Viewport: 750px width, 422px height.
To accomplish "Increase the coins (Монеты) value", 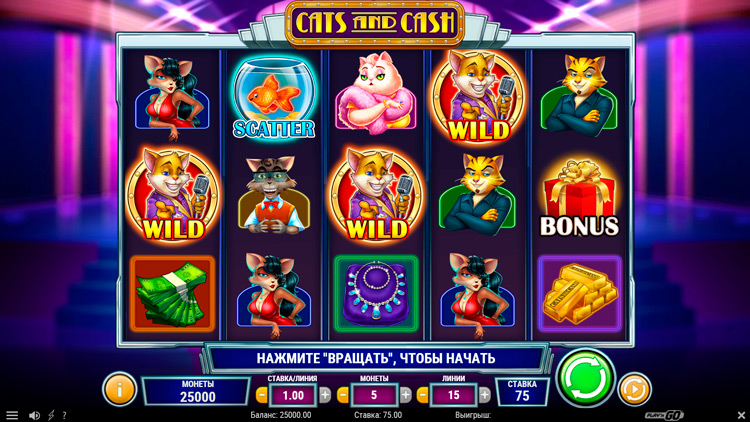I will [x=406, y=395].
